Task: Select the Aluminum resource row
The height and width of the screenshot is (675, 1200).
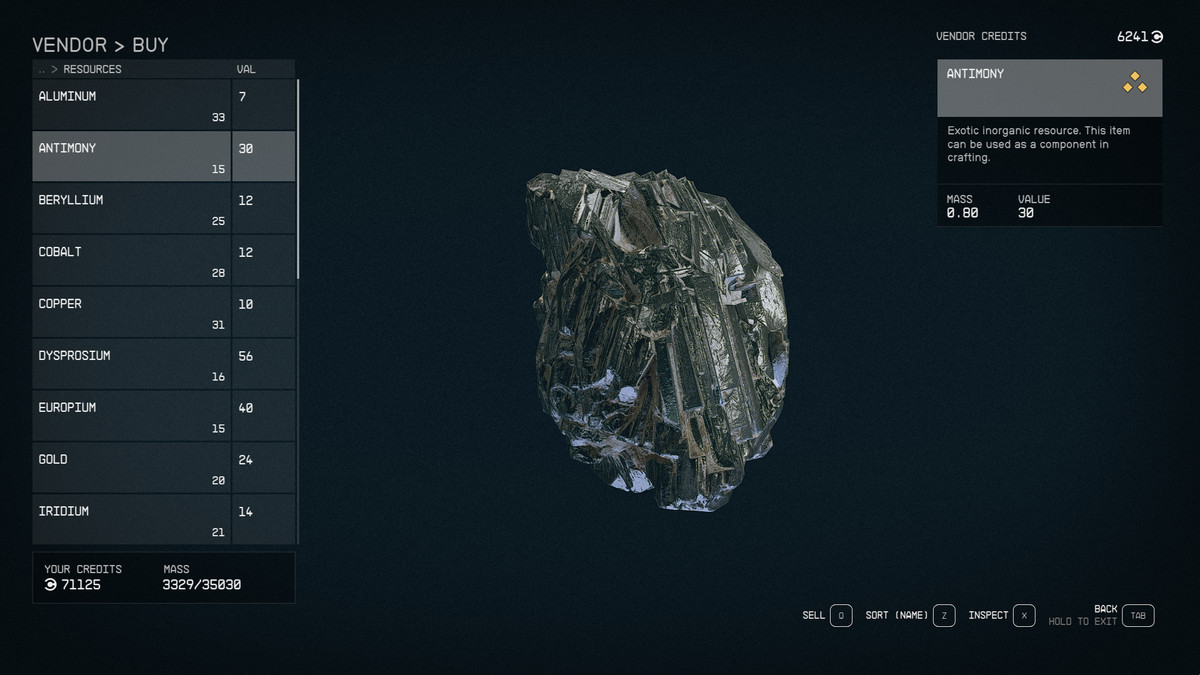Action: pyautogui.click(x=132, y=104)
